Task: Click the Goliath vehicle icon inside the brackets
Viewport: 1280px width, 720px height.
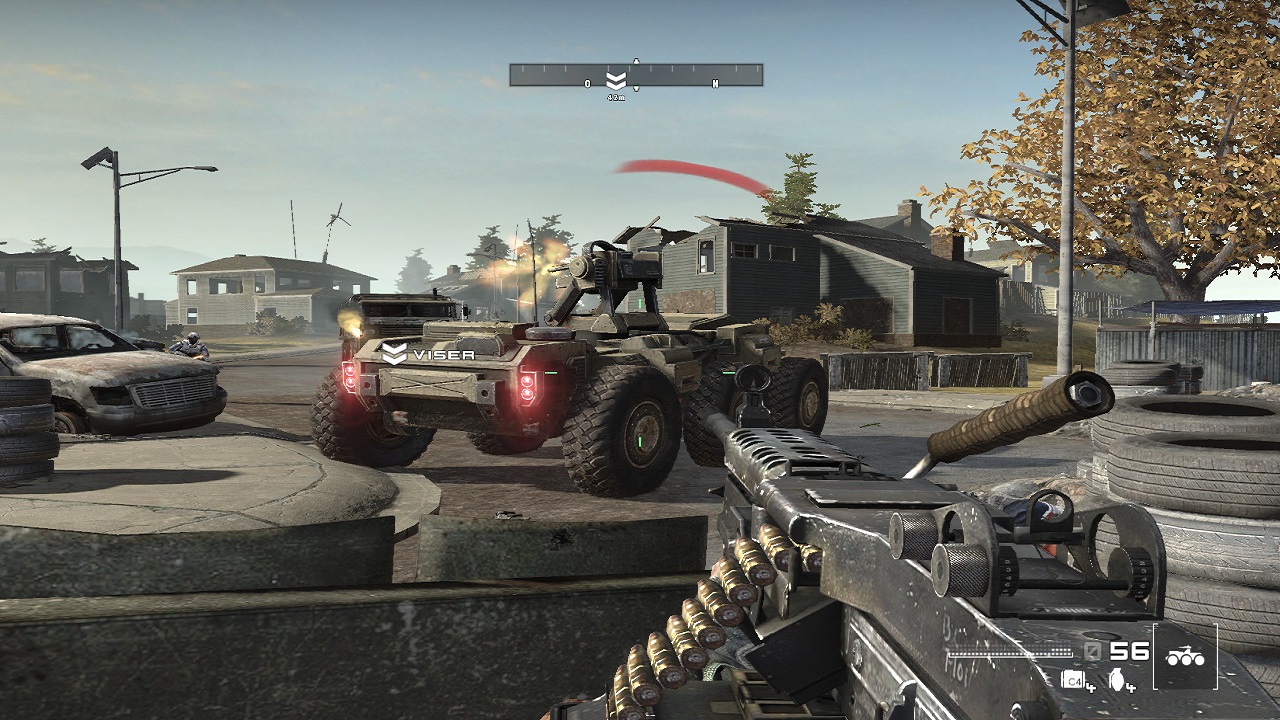Action: click(1185, 655)
